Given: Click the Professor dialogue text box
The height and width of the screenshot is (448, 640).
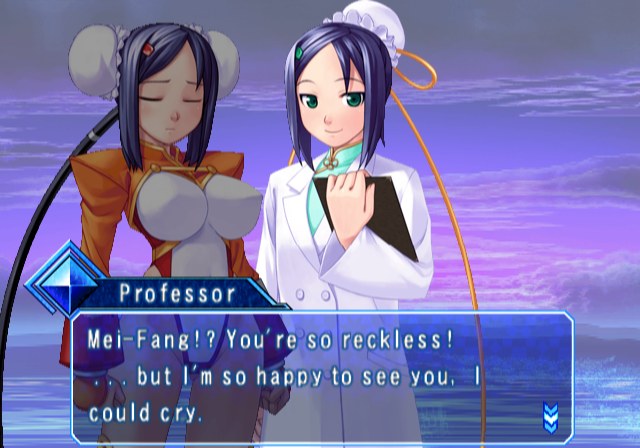Looking at the screenshot, I should pos(320,376).
